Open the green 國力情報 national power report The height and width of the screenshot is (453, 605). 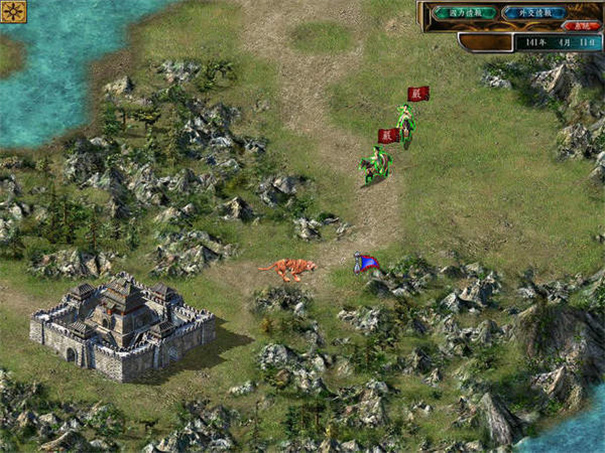pos(465,13)
